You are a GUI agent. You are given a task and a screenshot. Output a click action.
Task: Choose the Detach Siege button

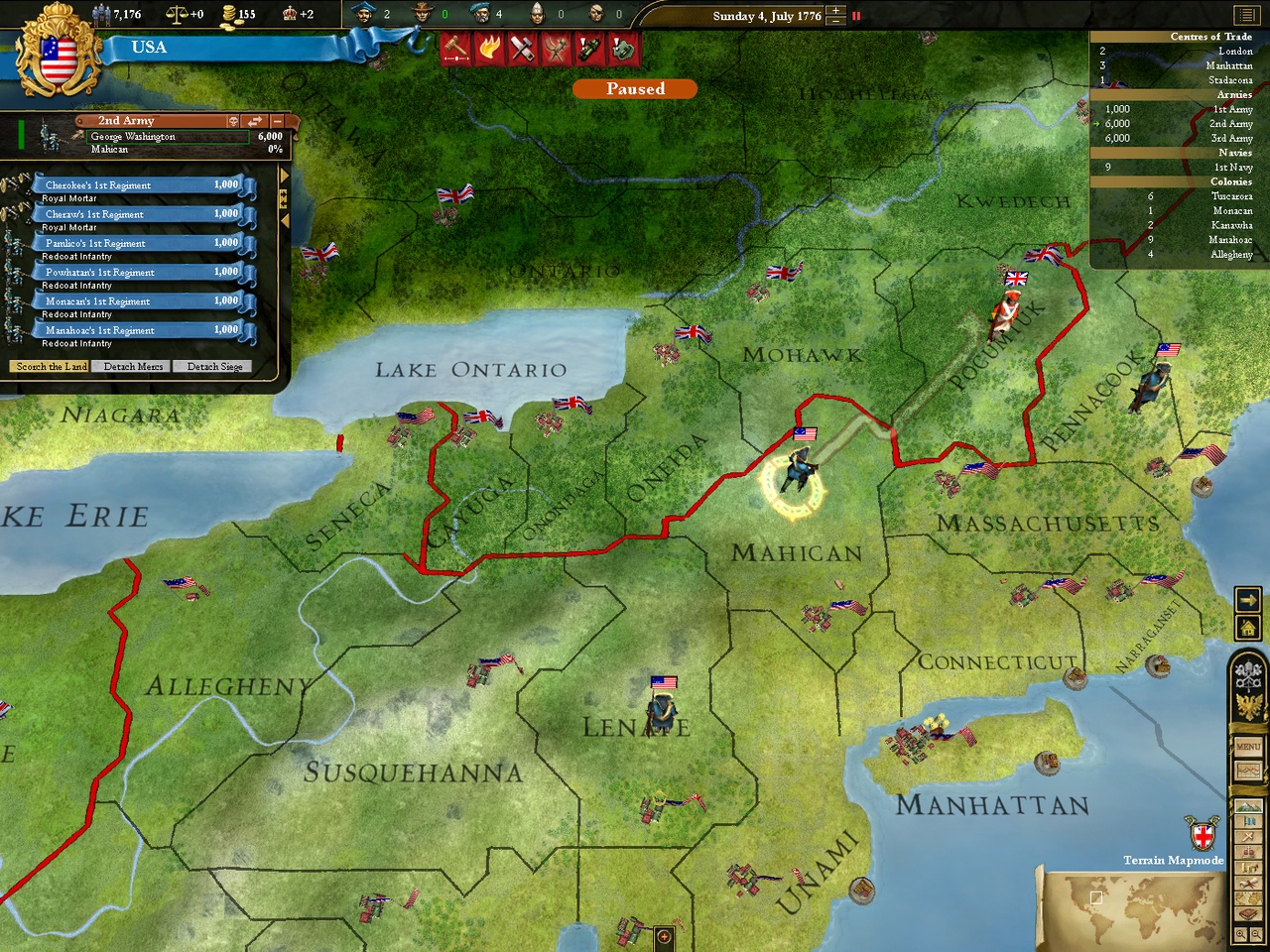pos(214,367)
